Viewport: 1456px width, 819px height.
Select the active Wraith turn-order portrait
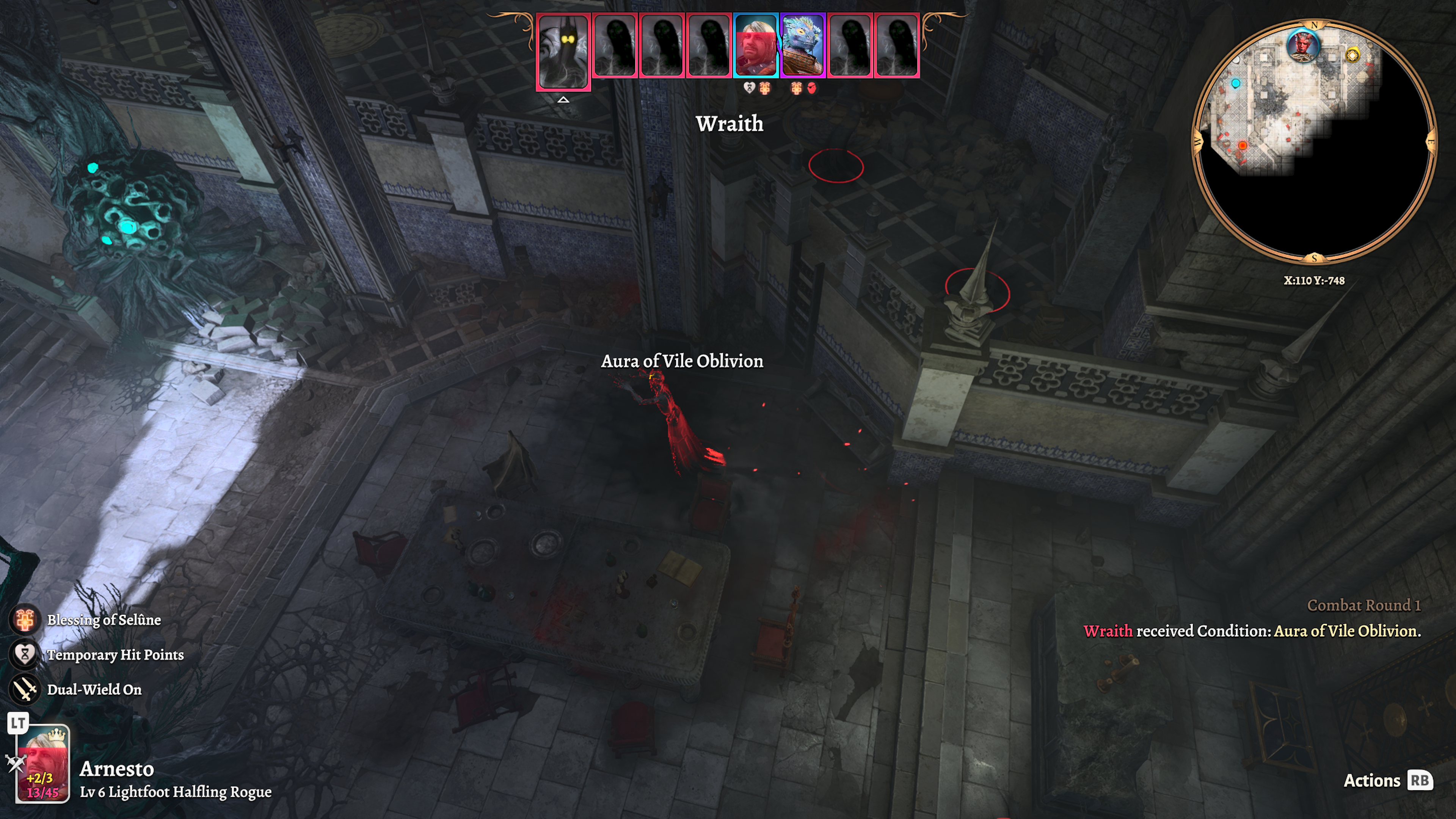pyautogui.click(x=563, y=51)
